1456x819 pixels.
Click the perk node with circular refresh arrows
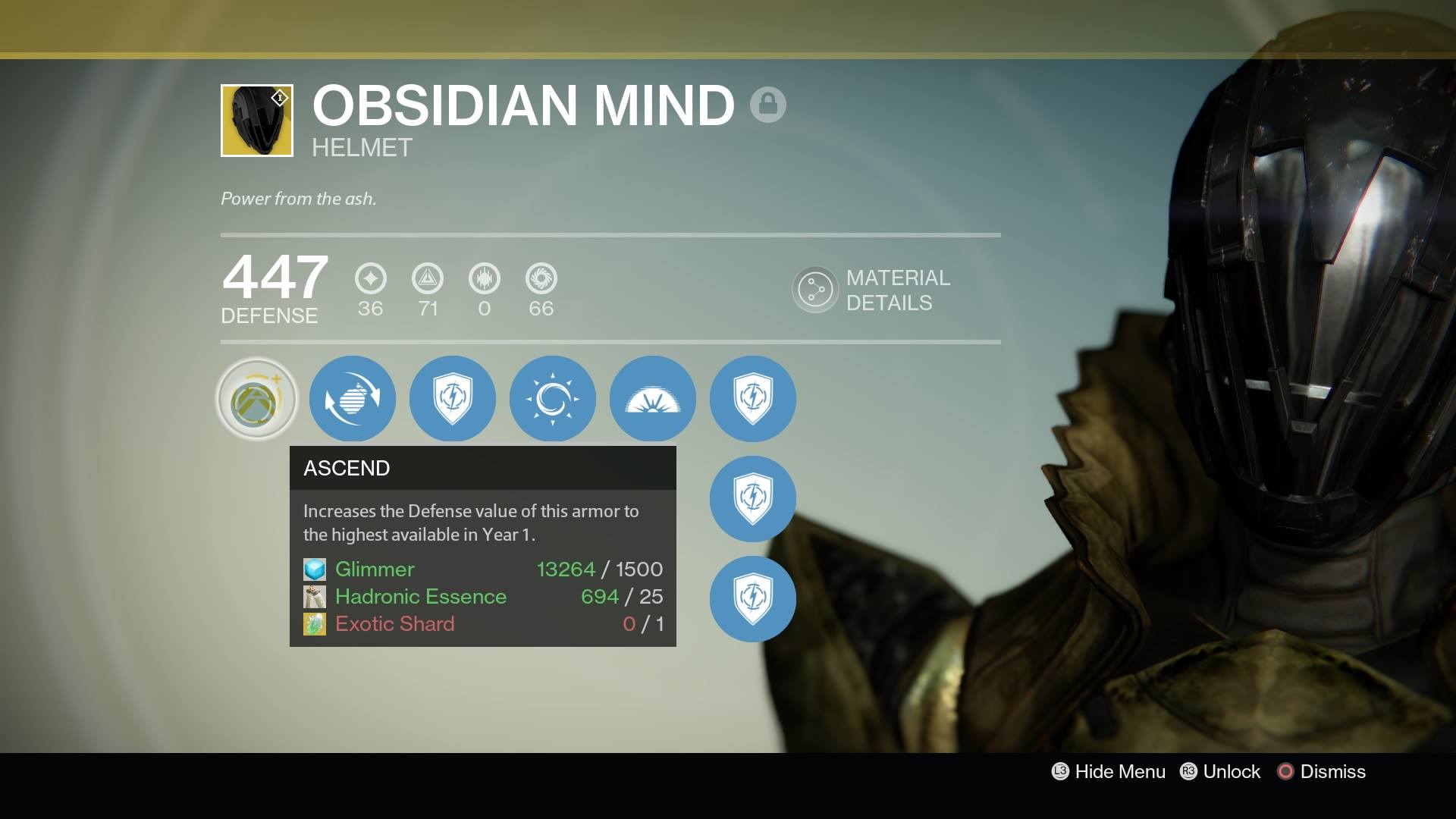click(x=353, y=399)
